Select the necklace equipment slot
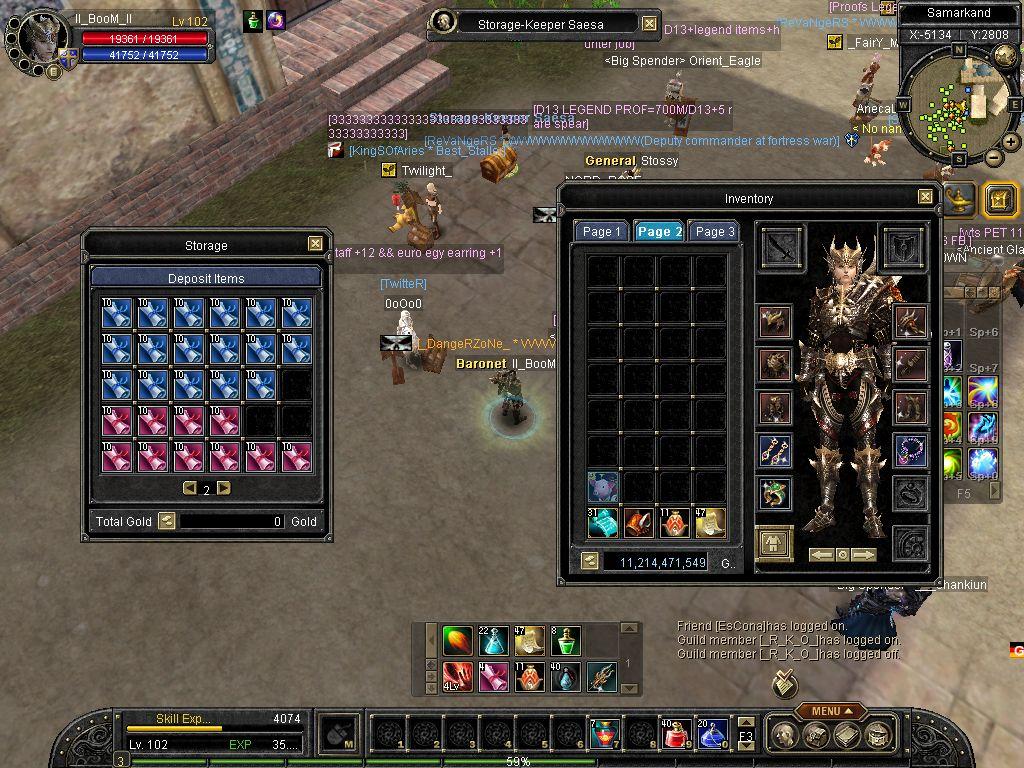This screenshot has width=1024, height=768. tap(910, 451)
